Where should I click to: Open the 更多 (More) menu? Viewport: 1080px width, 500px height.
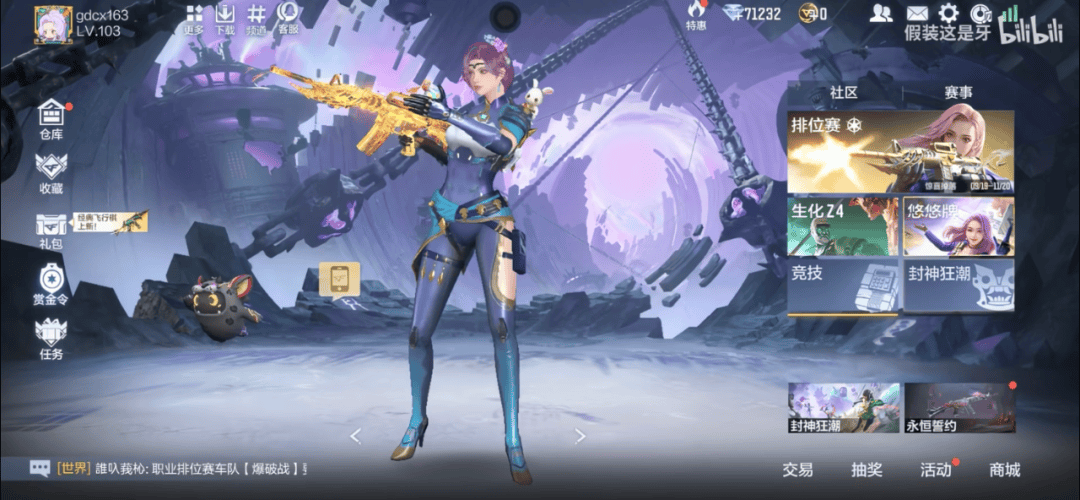tap(195, 18)
